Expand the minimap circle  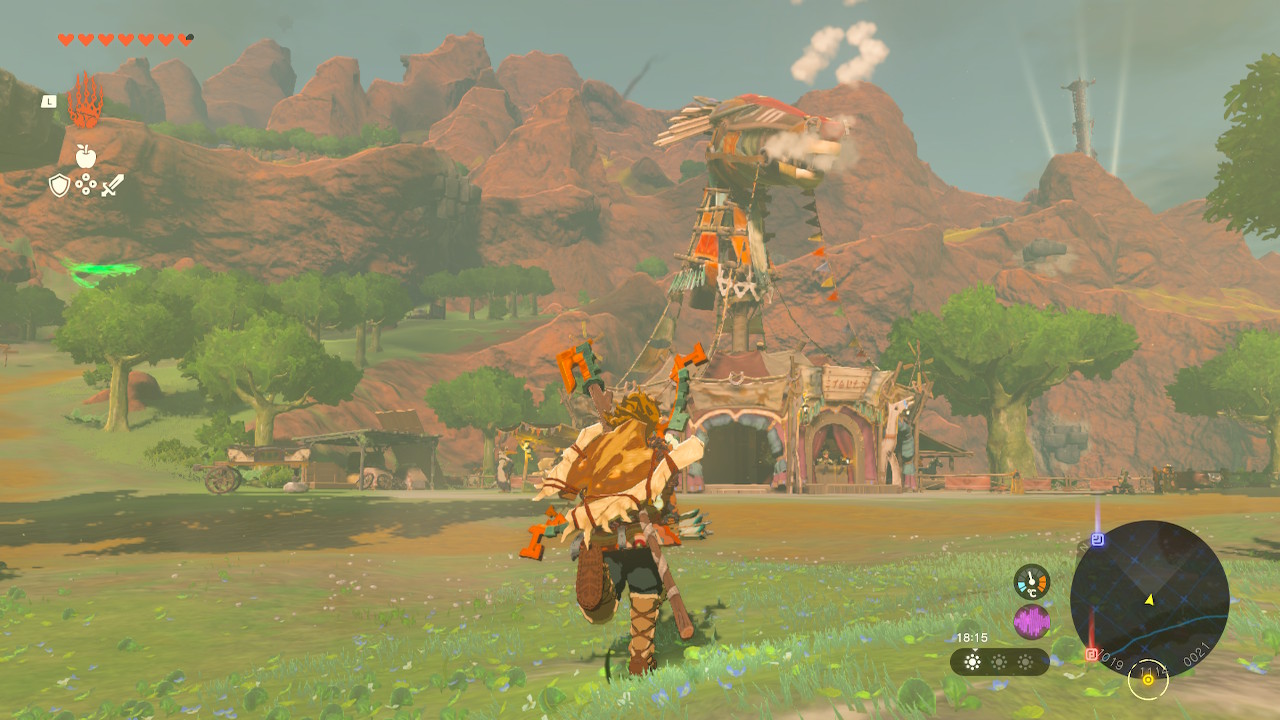[x=1150, y=595]
